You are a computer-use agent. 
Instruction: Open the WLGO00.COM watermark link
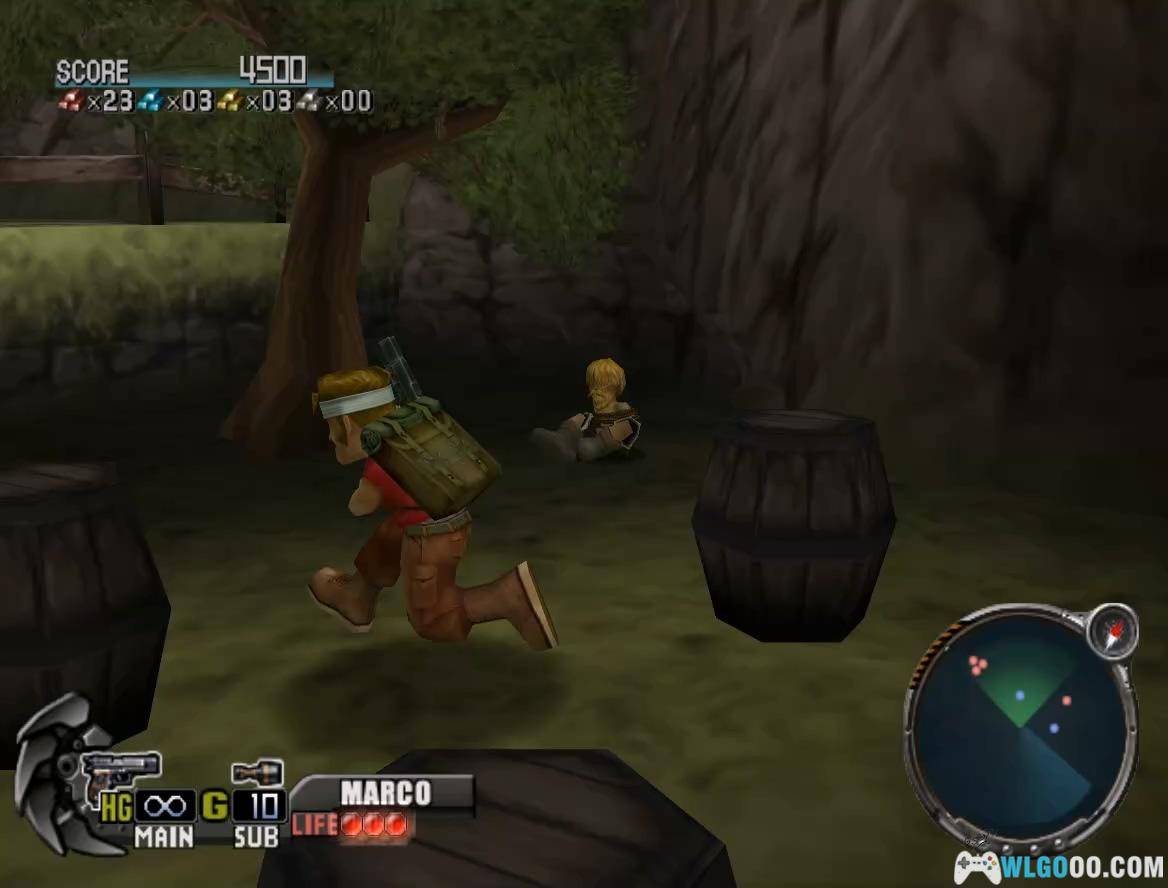[x=1059, y=867]
